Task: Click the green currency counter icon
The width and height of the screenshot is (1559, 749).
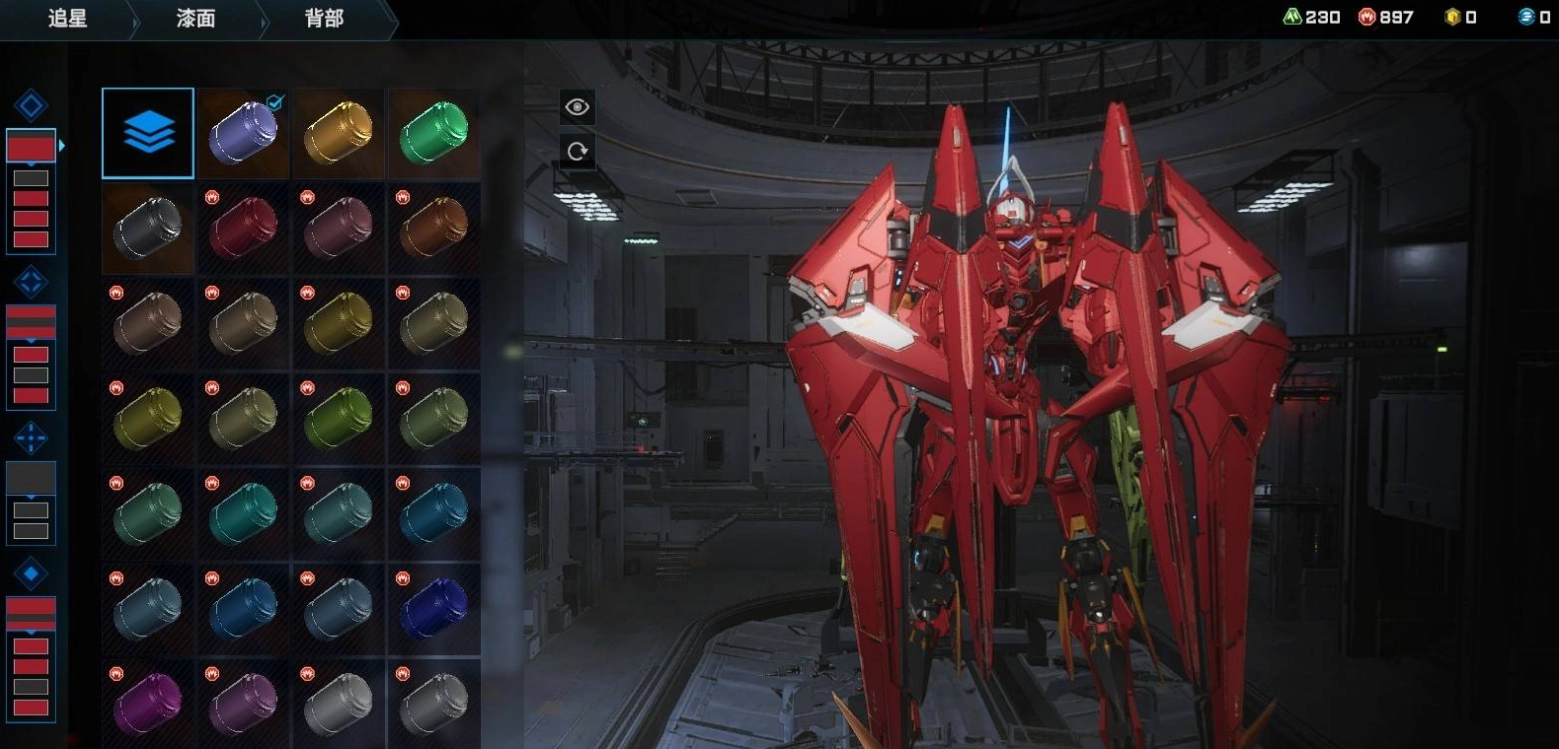Action: 1293,17
